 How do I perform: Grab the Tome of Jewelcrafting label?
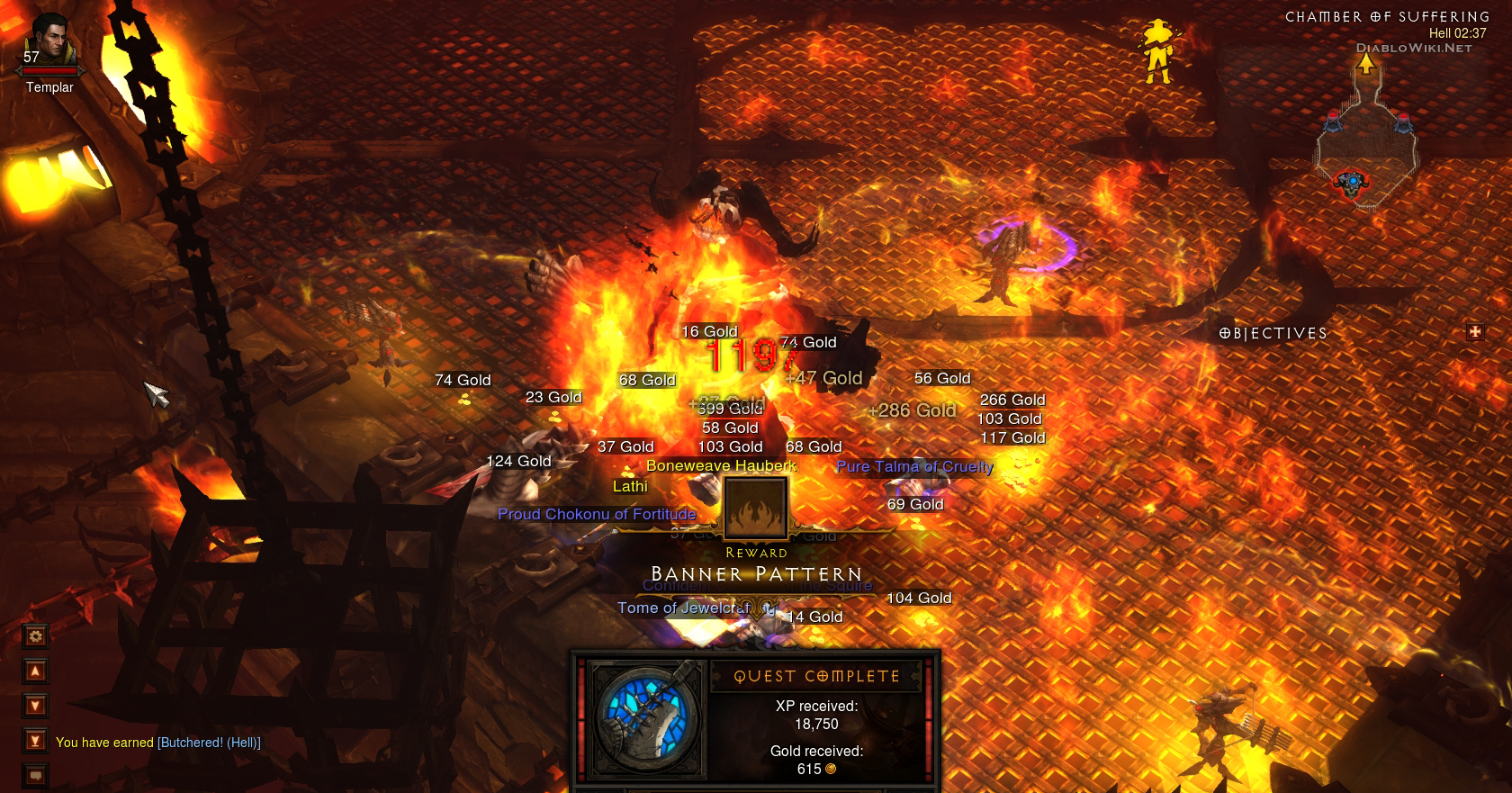(x=684, y=608)
